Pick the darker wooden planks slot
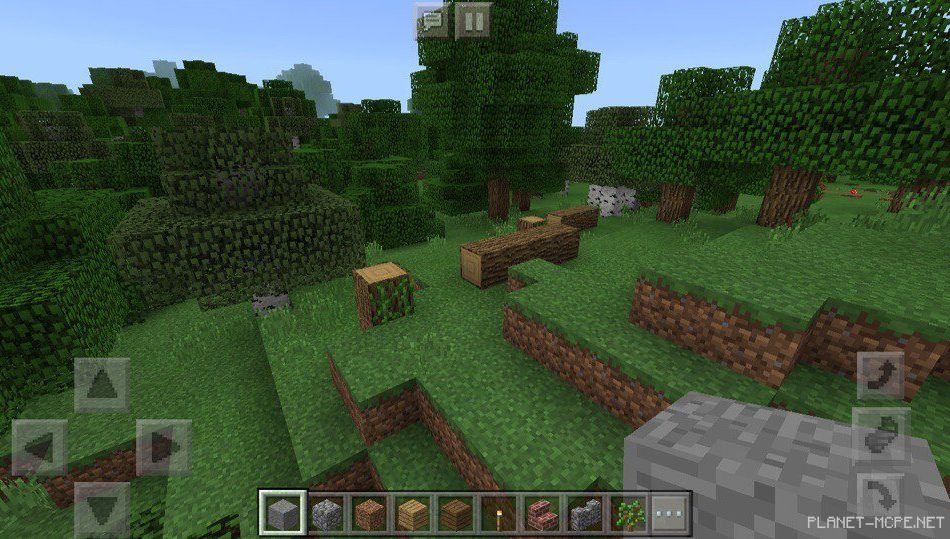Screen dimensions: 950x539 pos(456,513)
